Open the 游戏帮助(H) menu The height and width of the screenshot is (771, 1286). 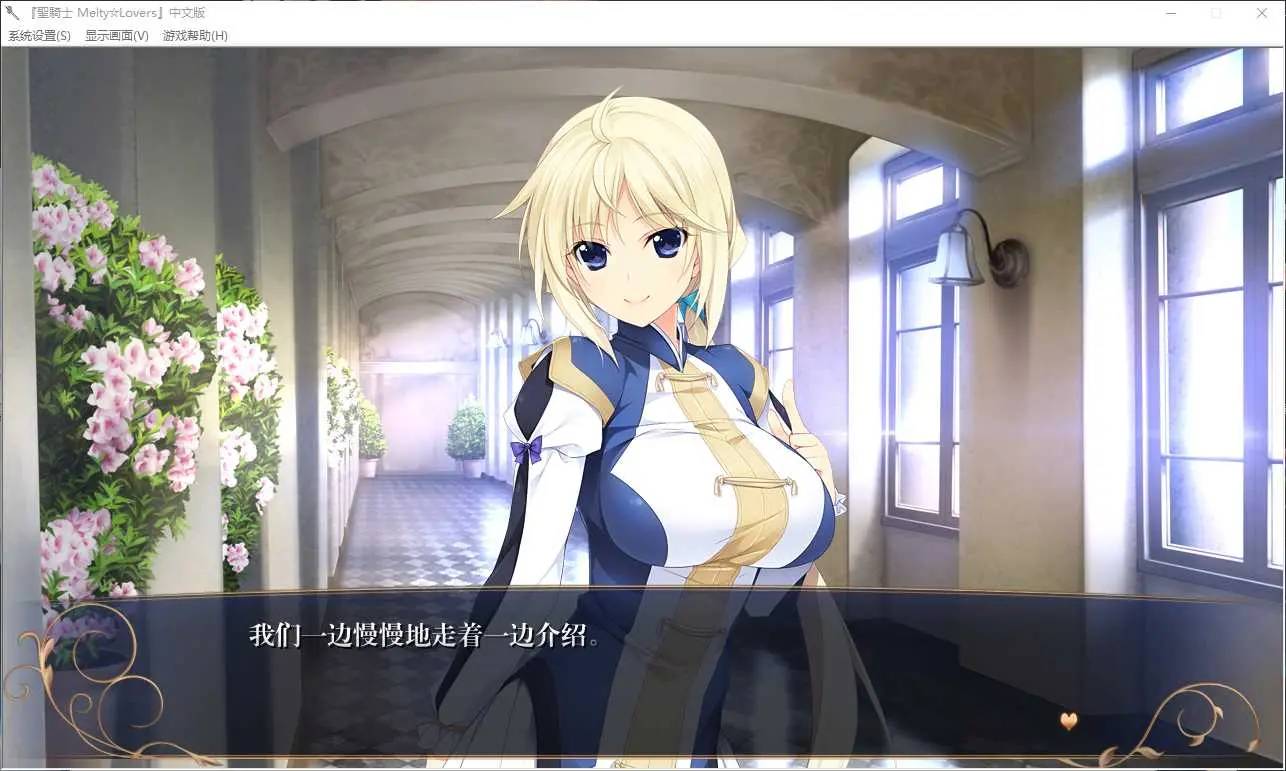point(196,35)
